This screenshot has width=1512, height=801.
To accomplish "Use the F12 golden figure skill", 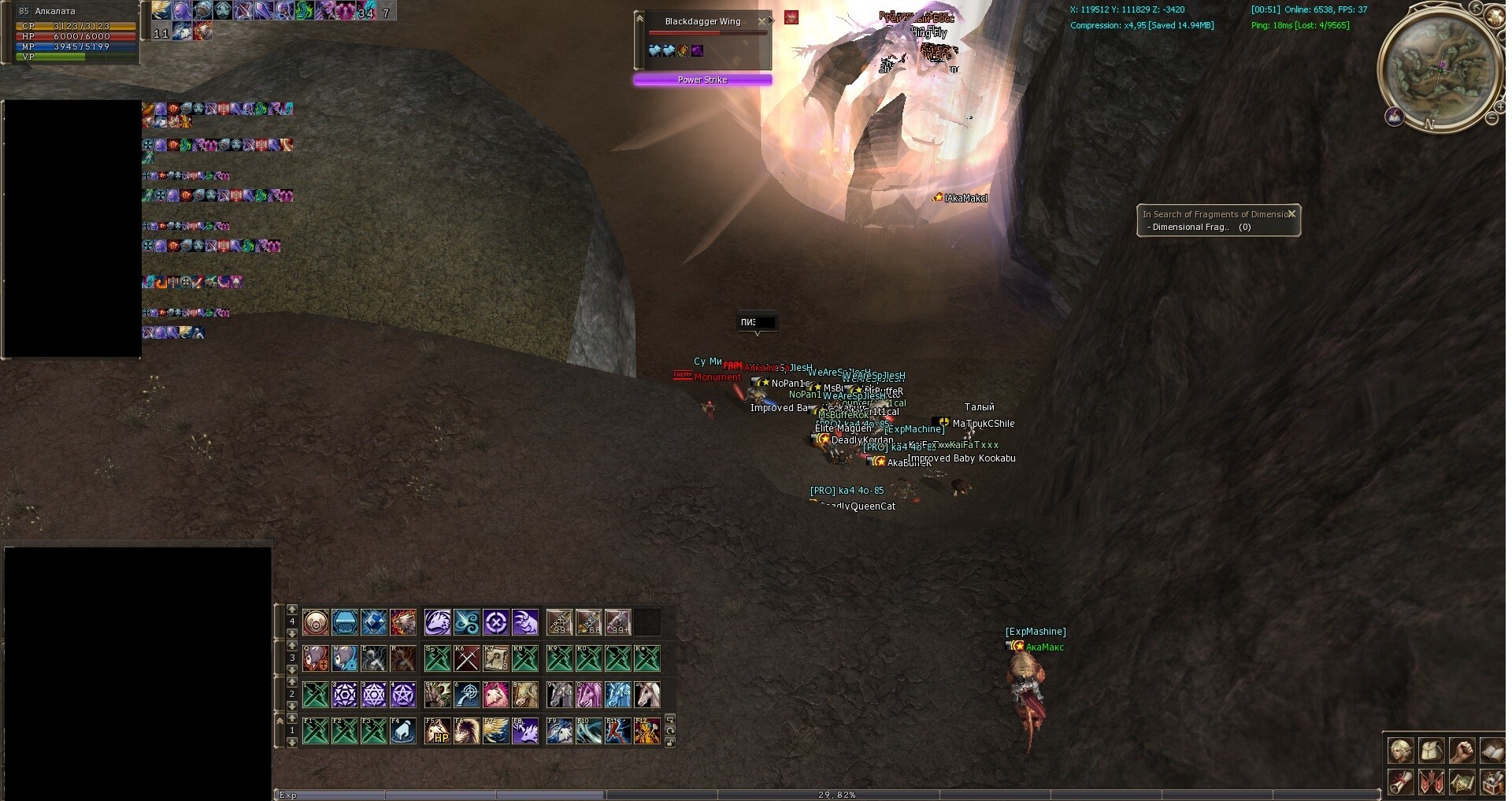I will (x=647, y=731).
